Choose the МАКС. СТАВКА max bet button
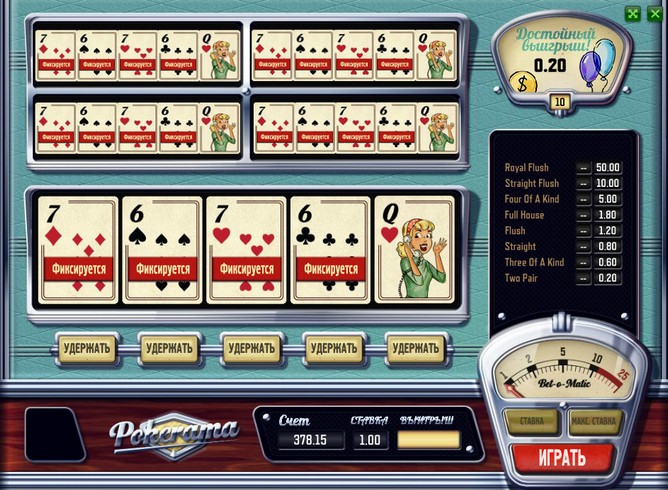The image size is (668, 490). (595, 421)
